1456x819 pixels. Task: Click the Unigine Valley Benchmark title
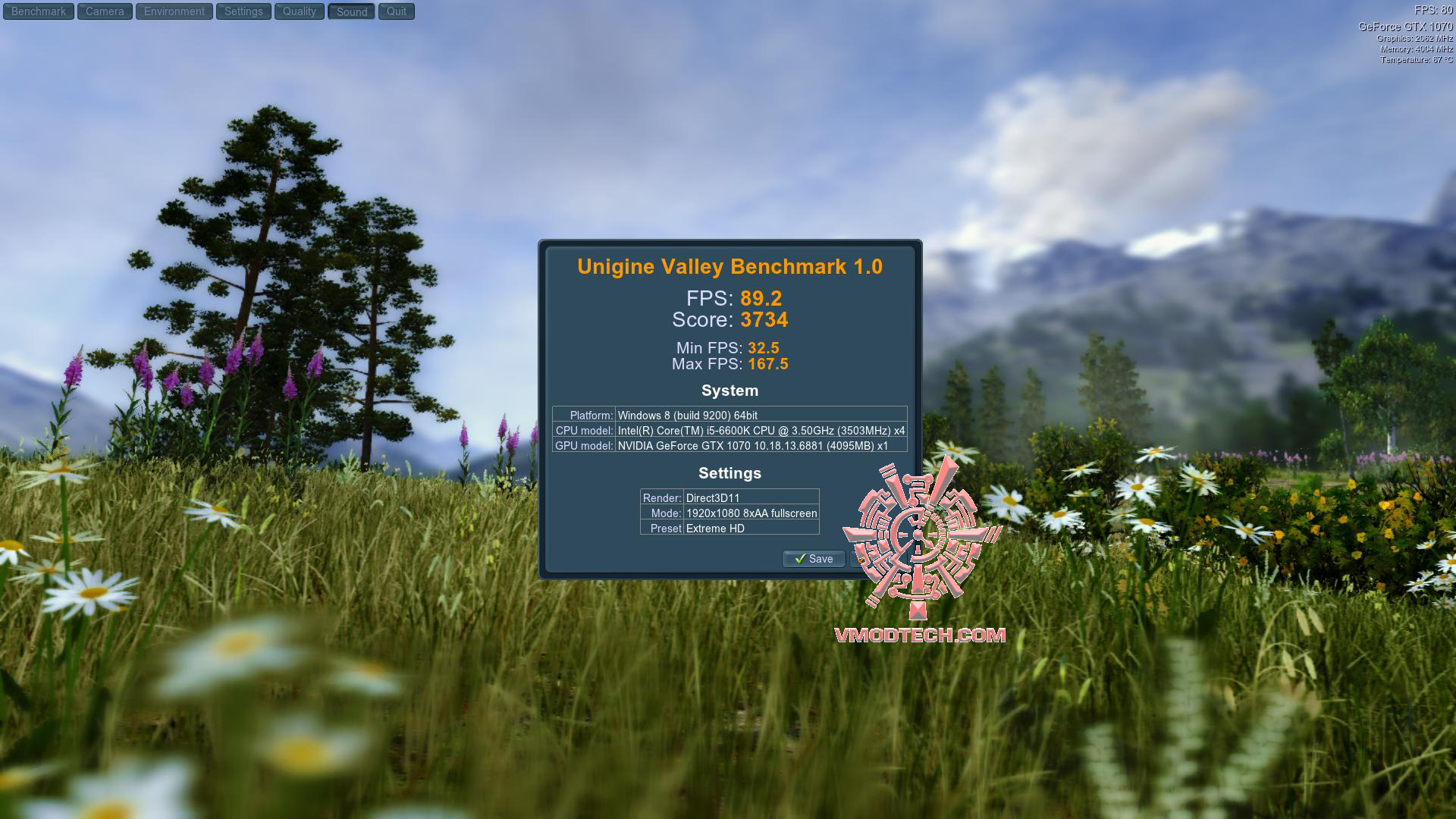730,266
